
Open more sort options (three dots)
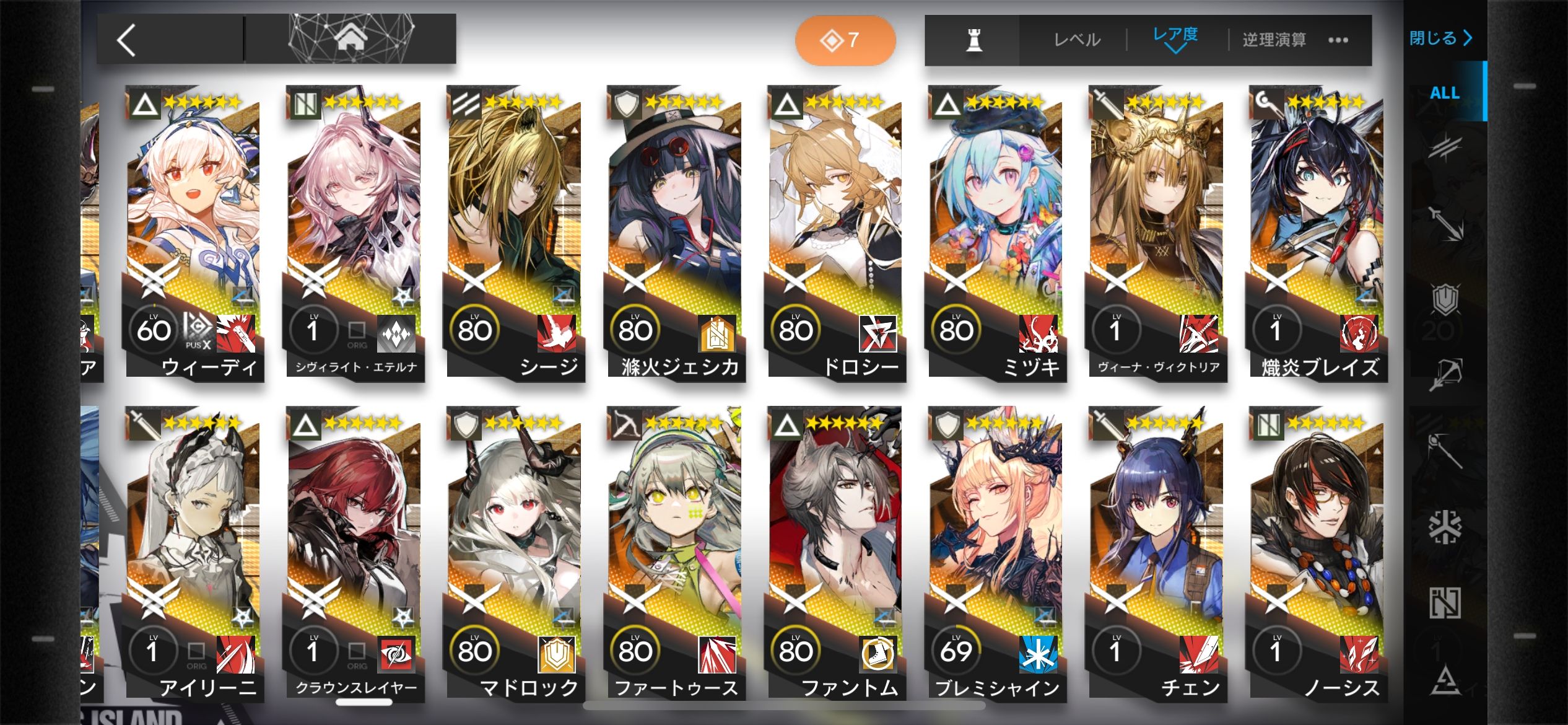1338,40
